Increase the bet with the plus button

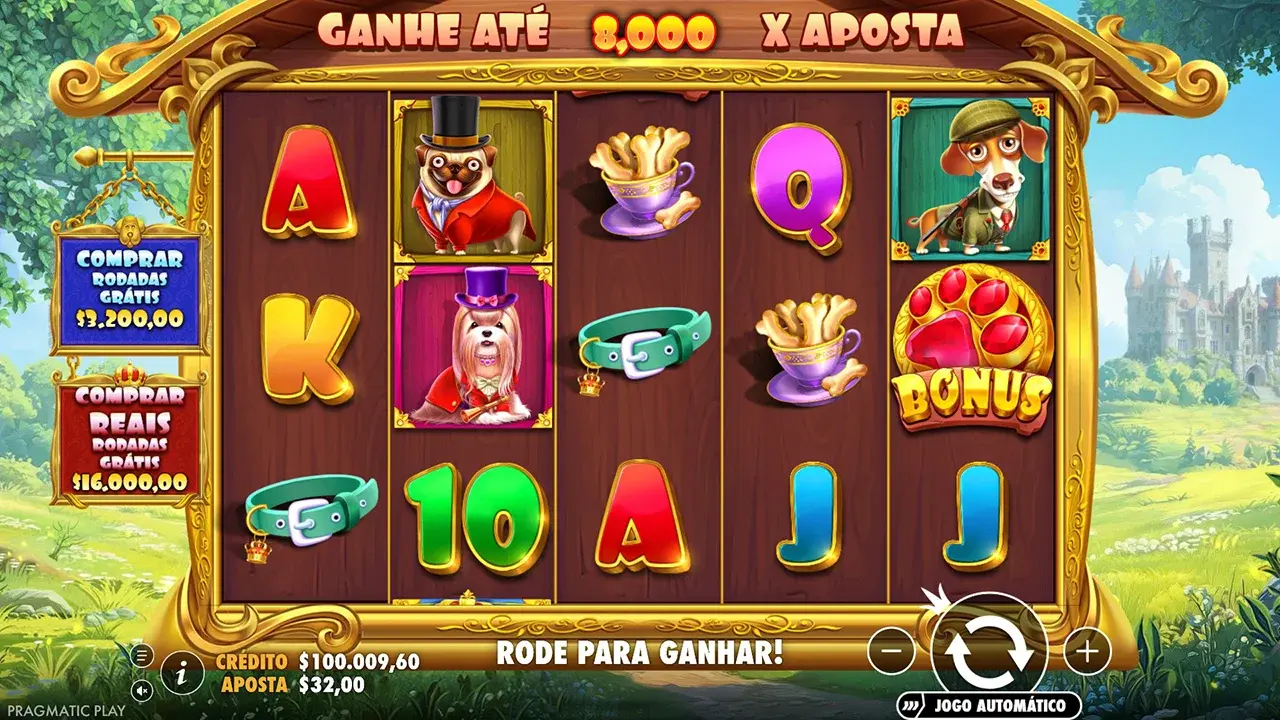(x=1087, y=653)
